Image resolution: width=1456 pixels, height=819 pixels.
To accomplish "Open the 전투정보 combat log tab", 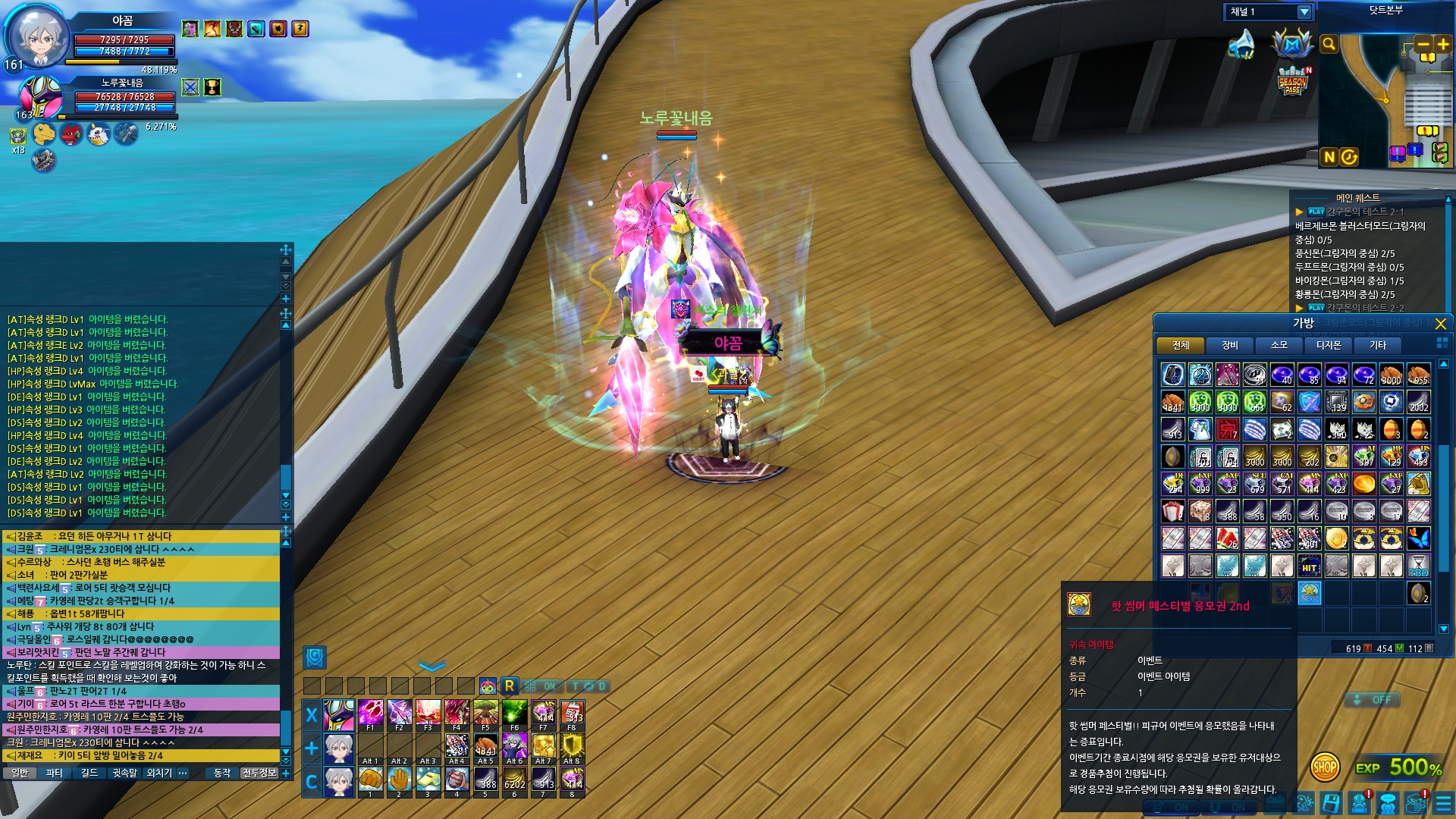I will (259, 773).
